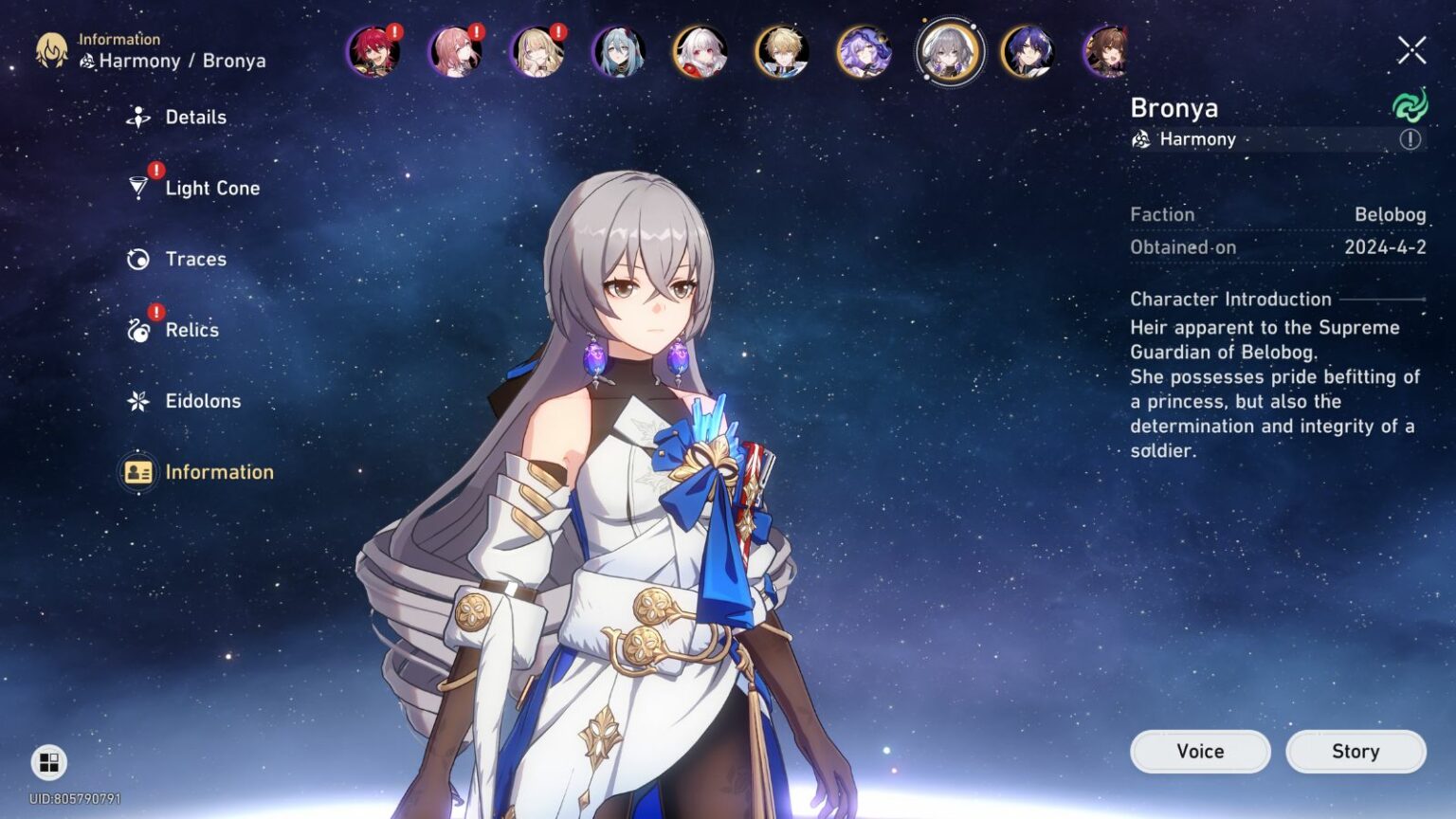1456x819 pixels.
Task: Switch to the dark-blue-haired character portrait
Action: click(1028, 51)
